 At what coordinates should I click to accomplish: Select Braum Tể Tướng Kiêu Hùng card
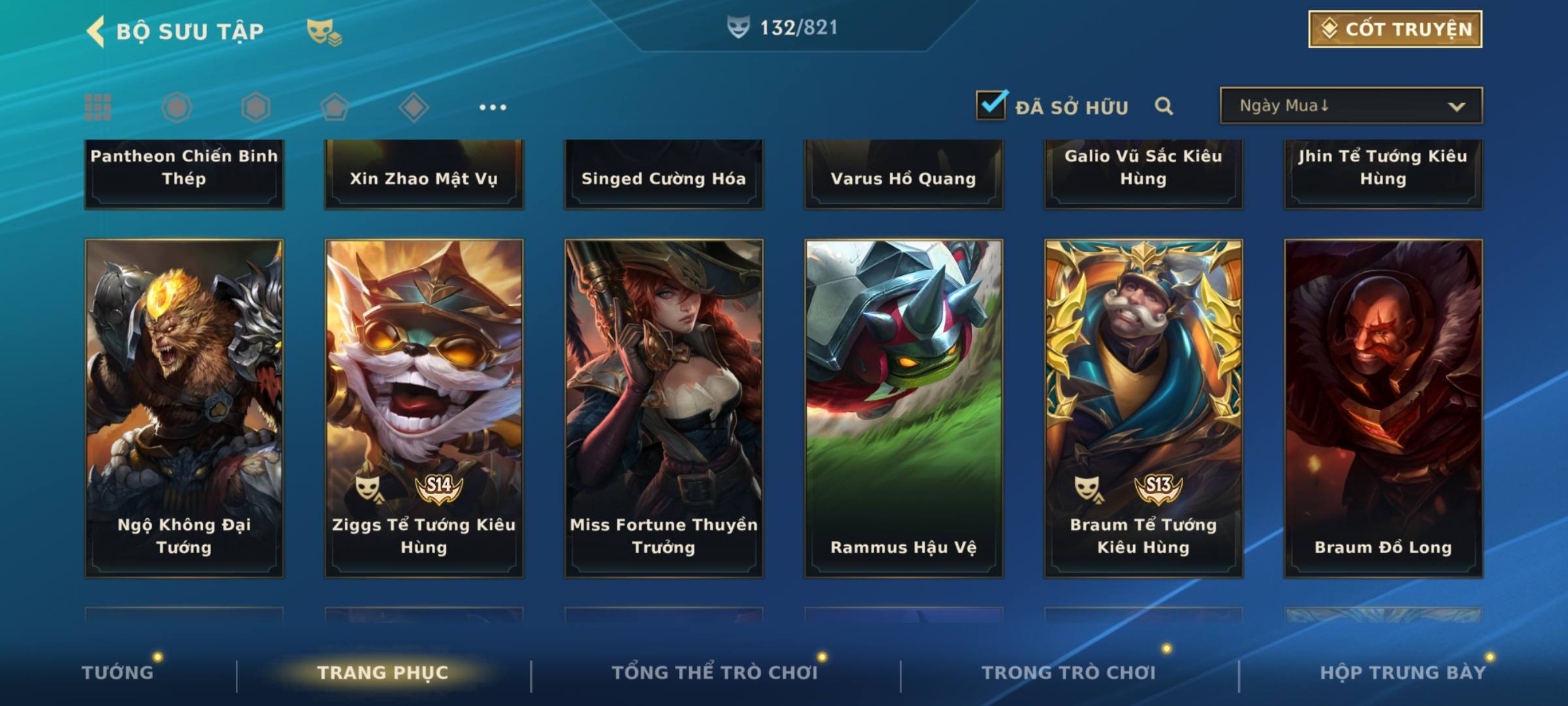pyautogui.click(x=1143, y=408)
